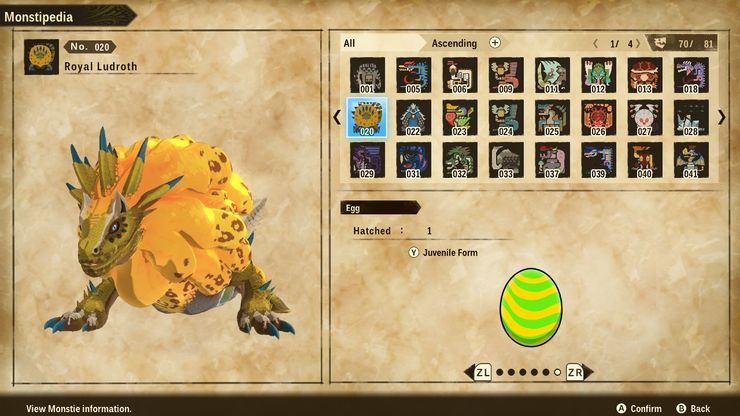This screenshot has height=416, width=740.
Task: Select monster entry No. 001
Action: [367, 75]
